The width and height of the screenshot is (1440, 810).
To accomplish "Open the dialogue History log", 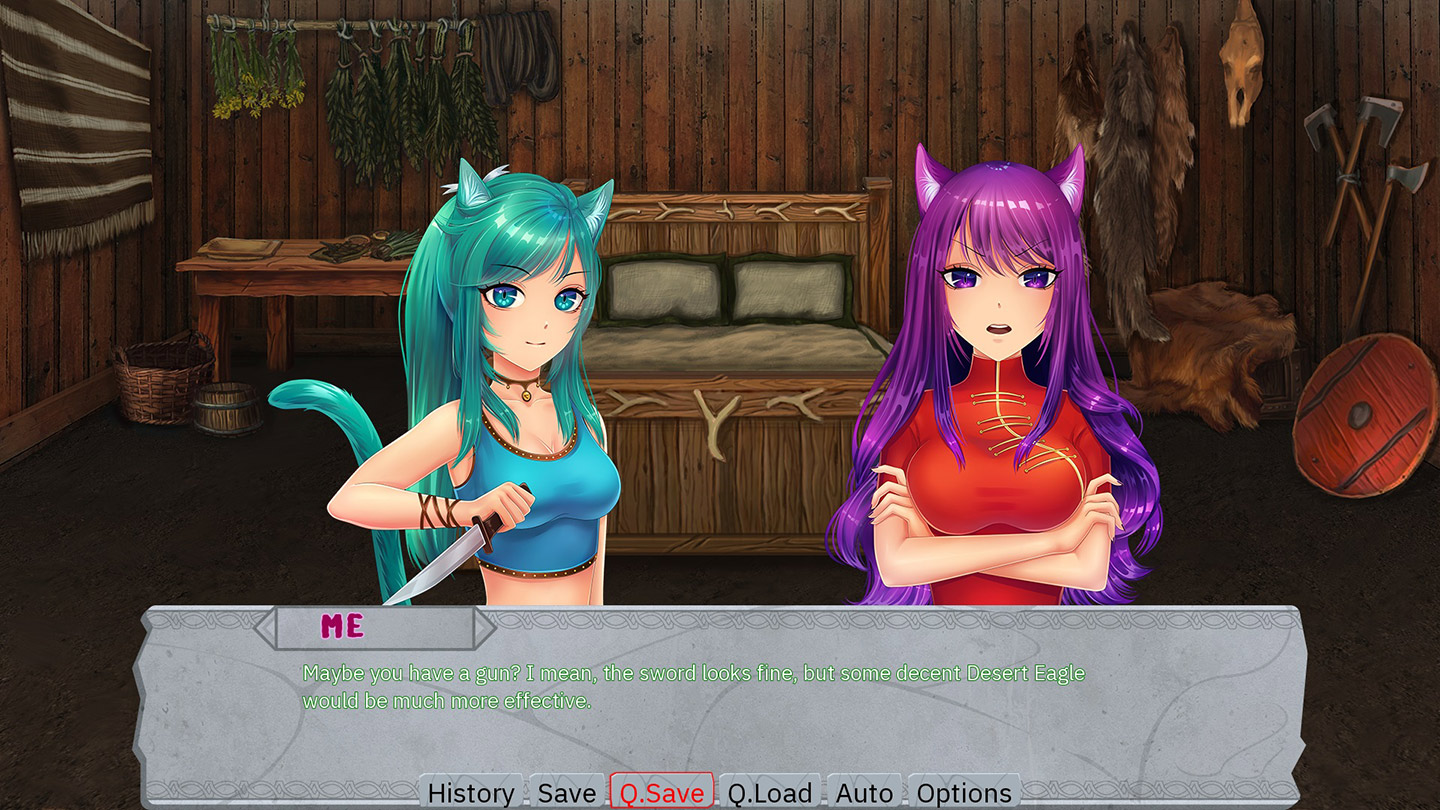I will point(471,792).
